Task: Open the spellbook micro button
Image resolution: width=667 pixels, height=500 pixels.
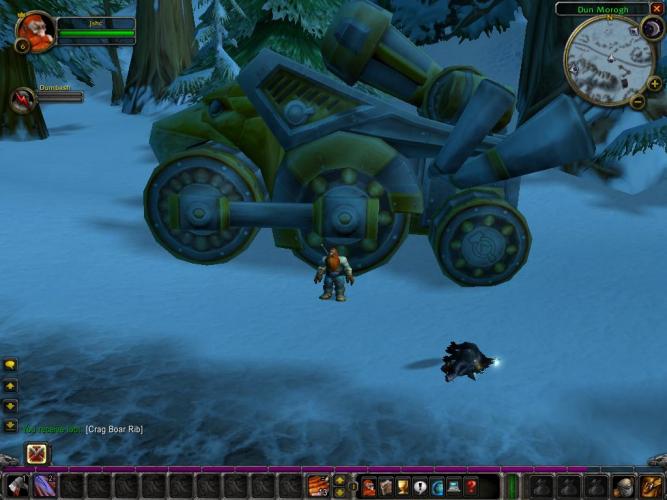Action: click(386, 487)
